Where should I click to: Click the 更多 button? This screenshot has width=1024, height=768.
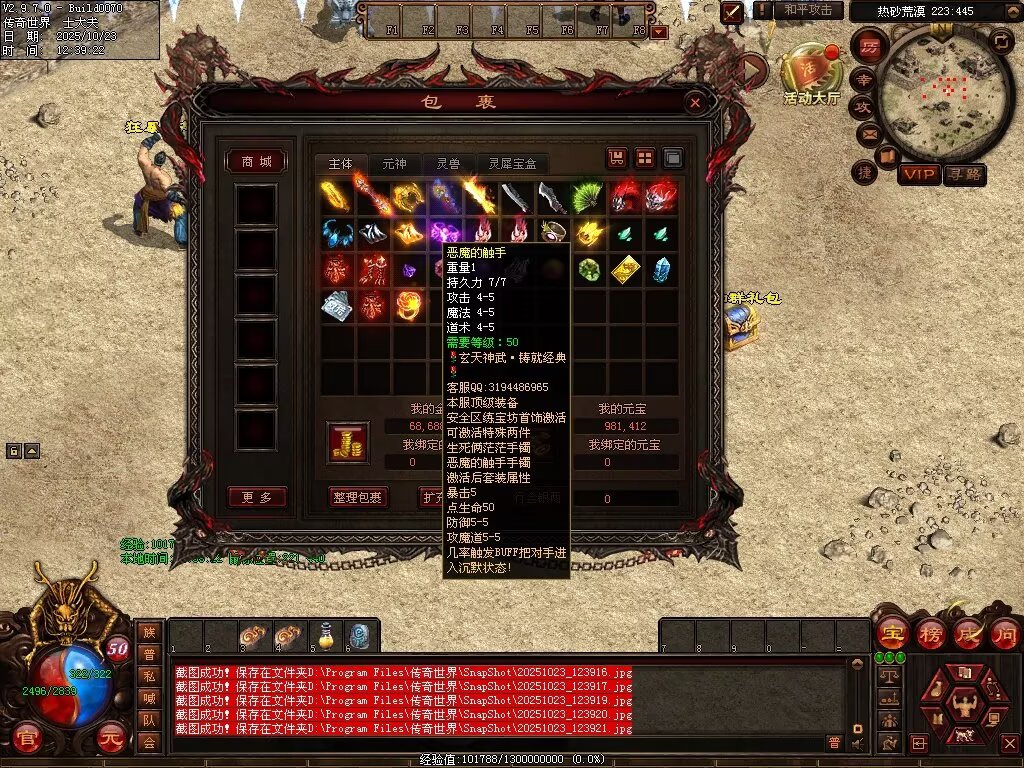pyautogui.click(x=257, y=497)
